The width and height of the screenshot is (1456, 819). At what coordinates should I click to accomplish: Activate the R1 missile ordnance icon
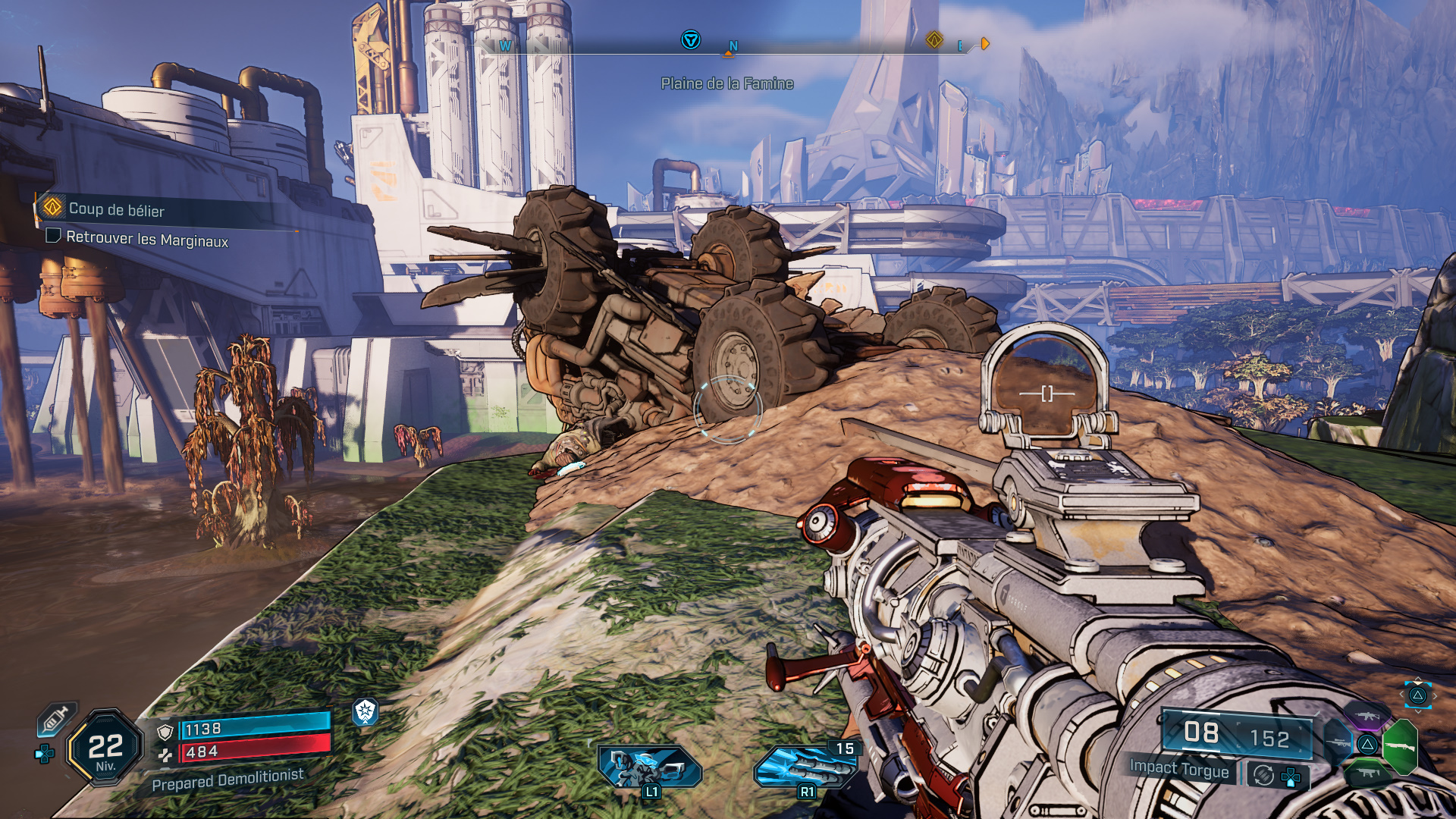click(x=805, y=766)
